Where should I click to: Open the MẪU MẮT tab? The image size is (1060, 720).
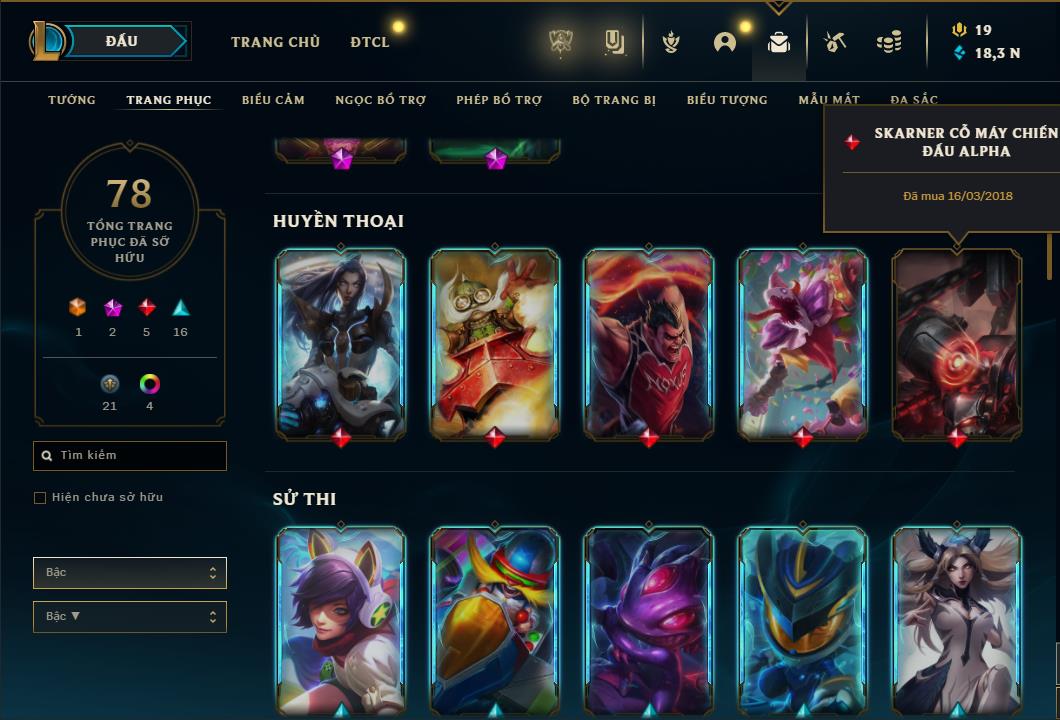click(829, 100)
